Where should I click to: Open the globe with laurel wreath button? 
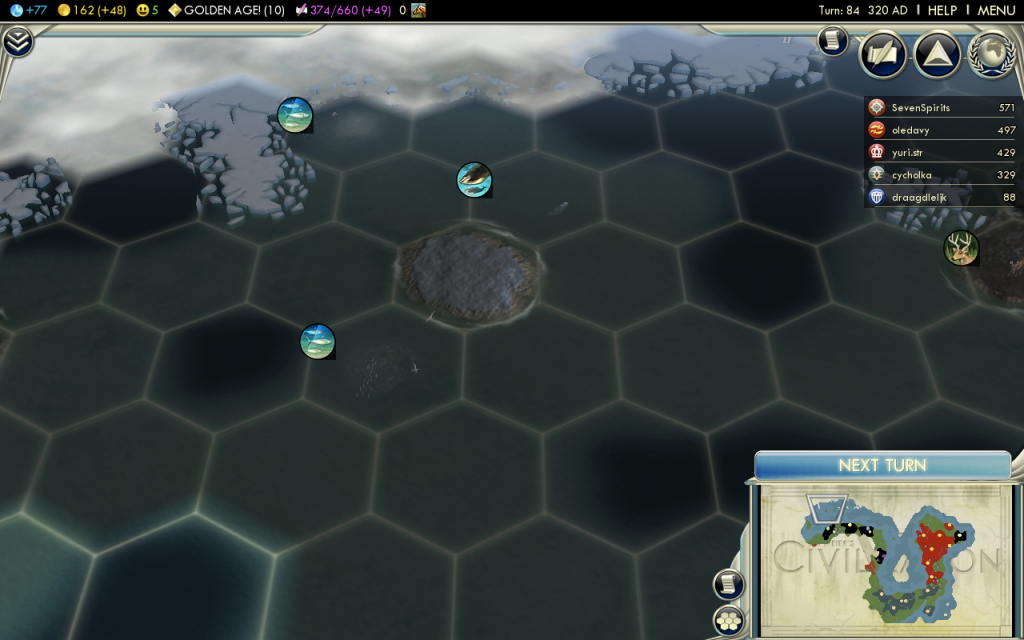(x=991, y=54)
